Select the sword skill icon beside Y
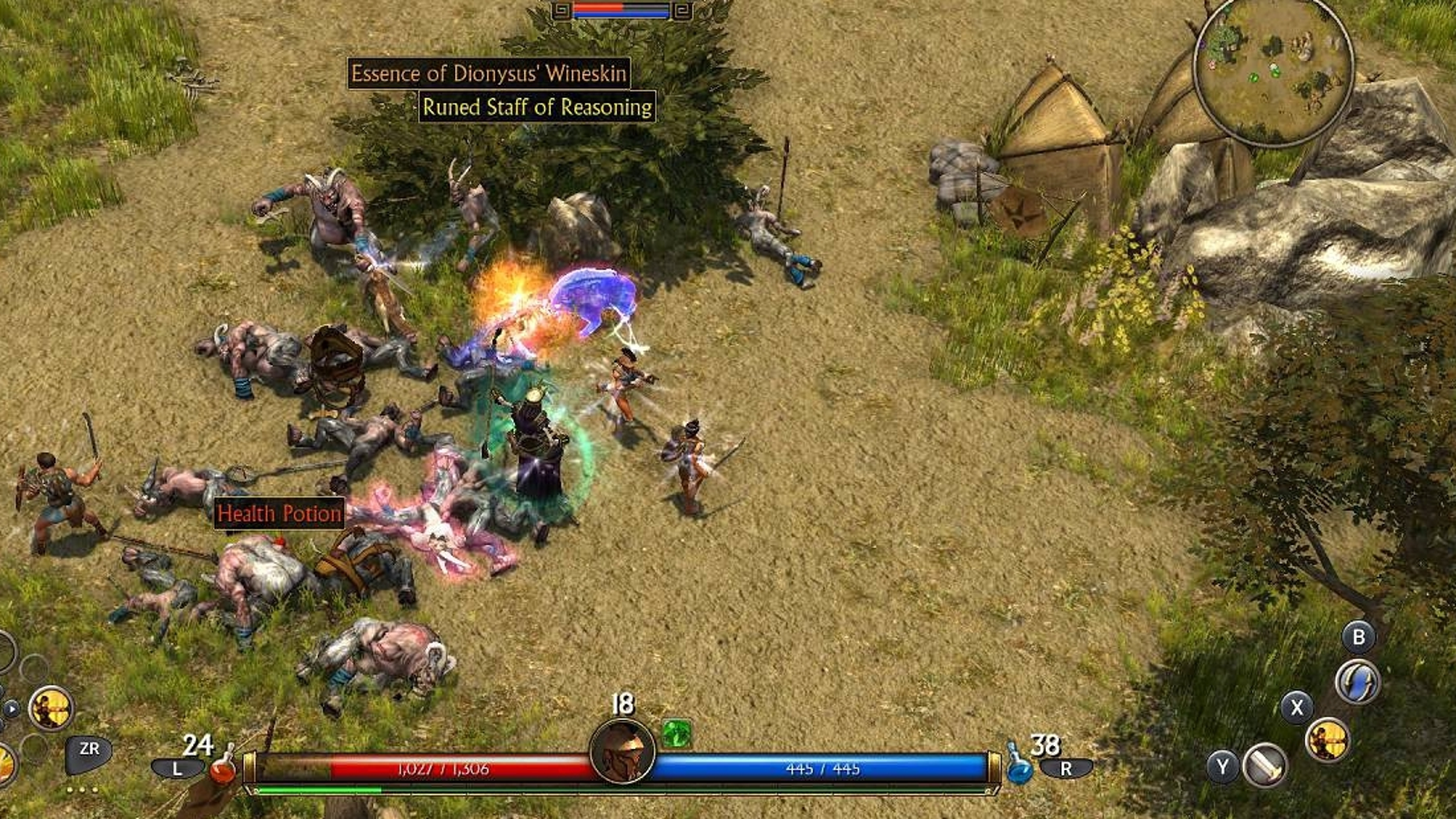This screenshot has height=819, width=1456. [x=1264, y=766]
